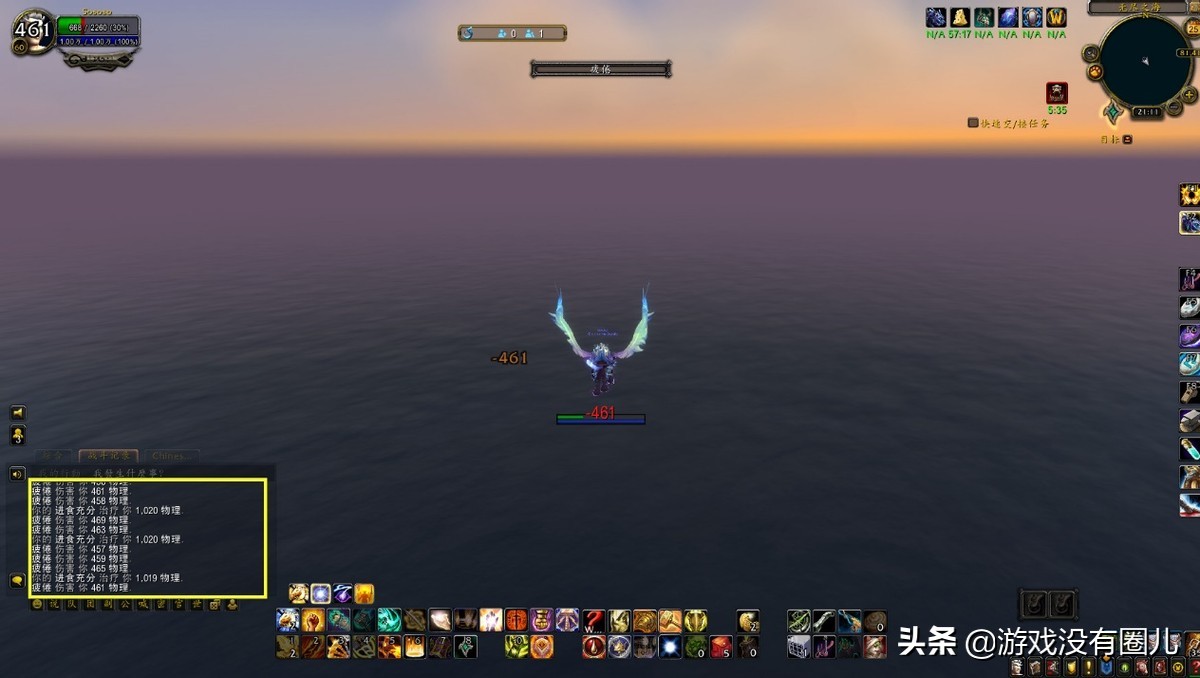Activate the golden fist ability
The width and height of the screenshot is (1200, 678).
pyautogui.click(x=313, y=620)
